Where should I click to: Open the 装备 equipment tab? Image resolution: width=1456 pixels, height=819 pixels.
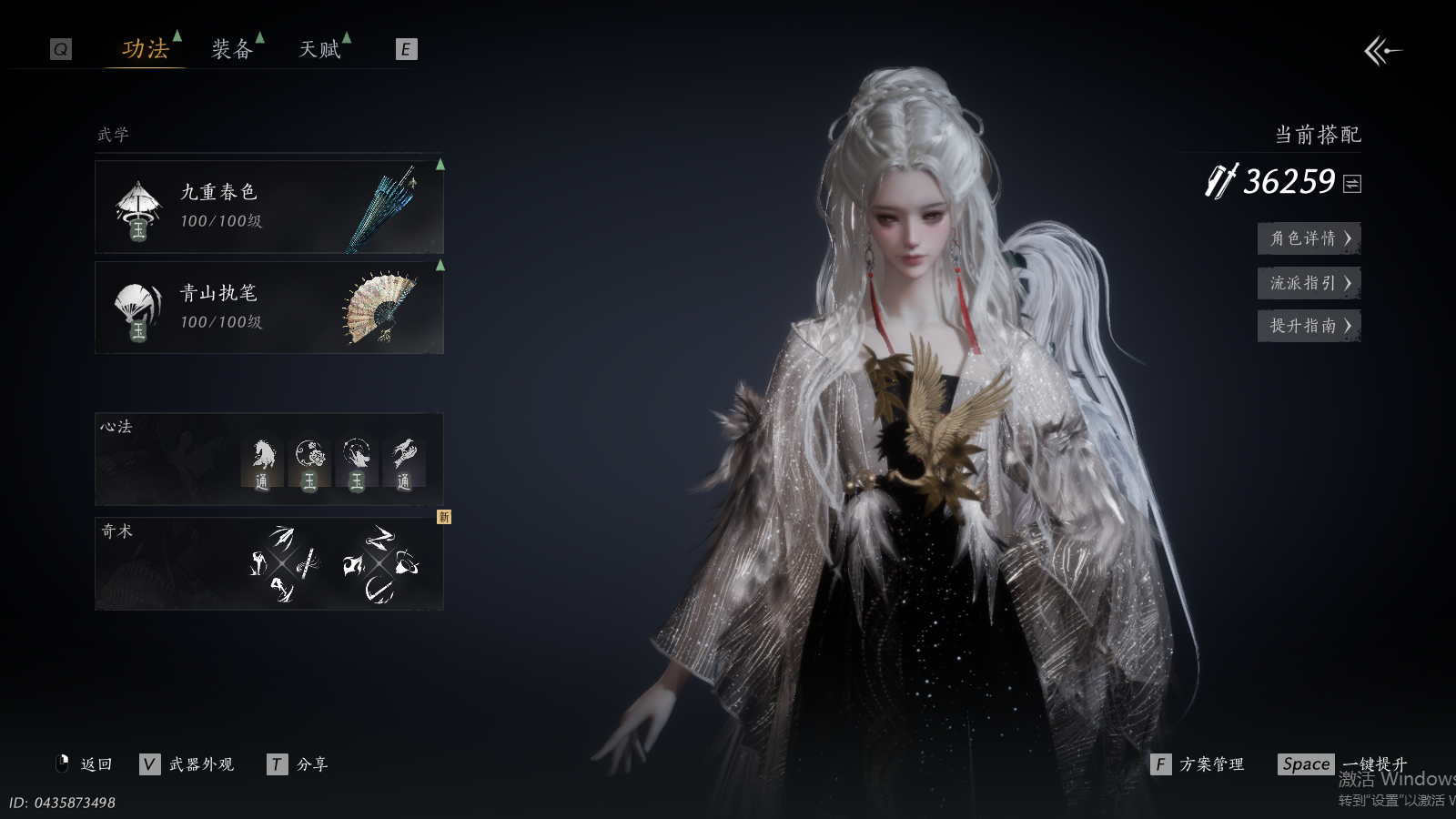(232, 49)
